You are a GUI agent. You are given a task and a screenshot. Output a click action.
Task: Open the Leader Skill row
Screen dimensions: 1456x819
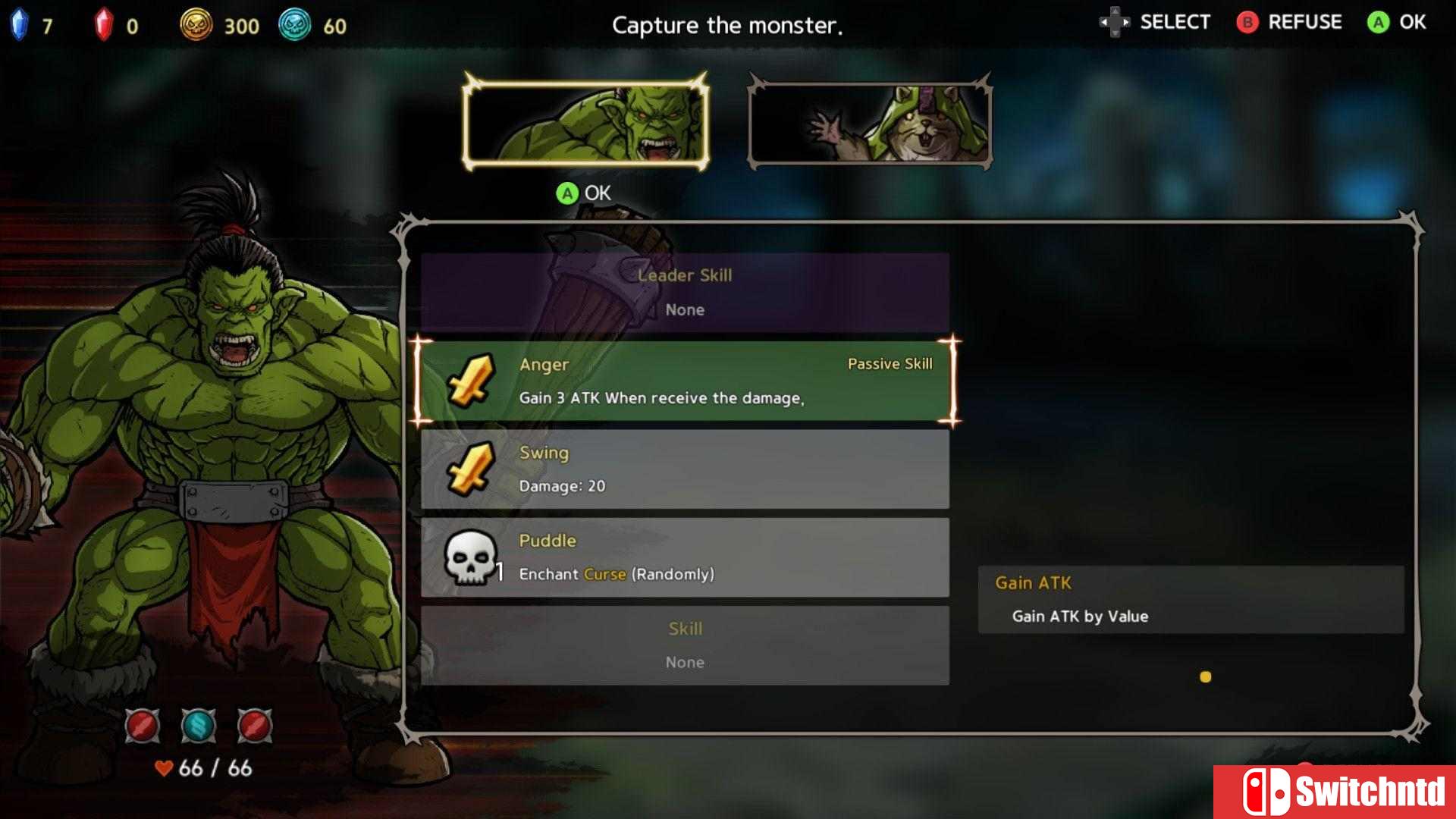[685, 292]
